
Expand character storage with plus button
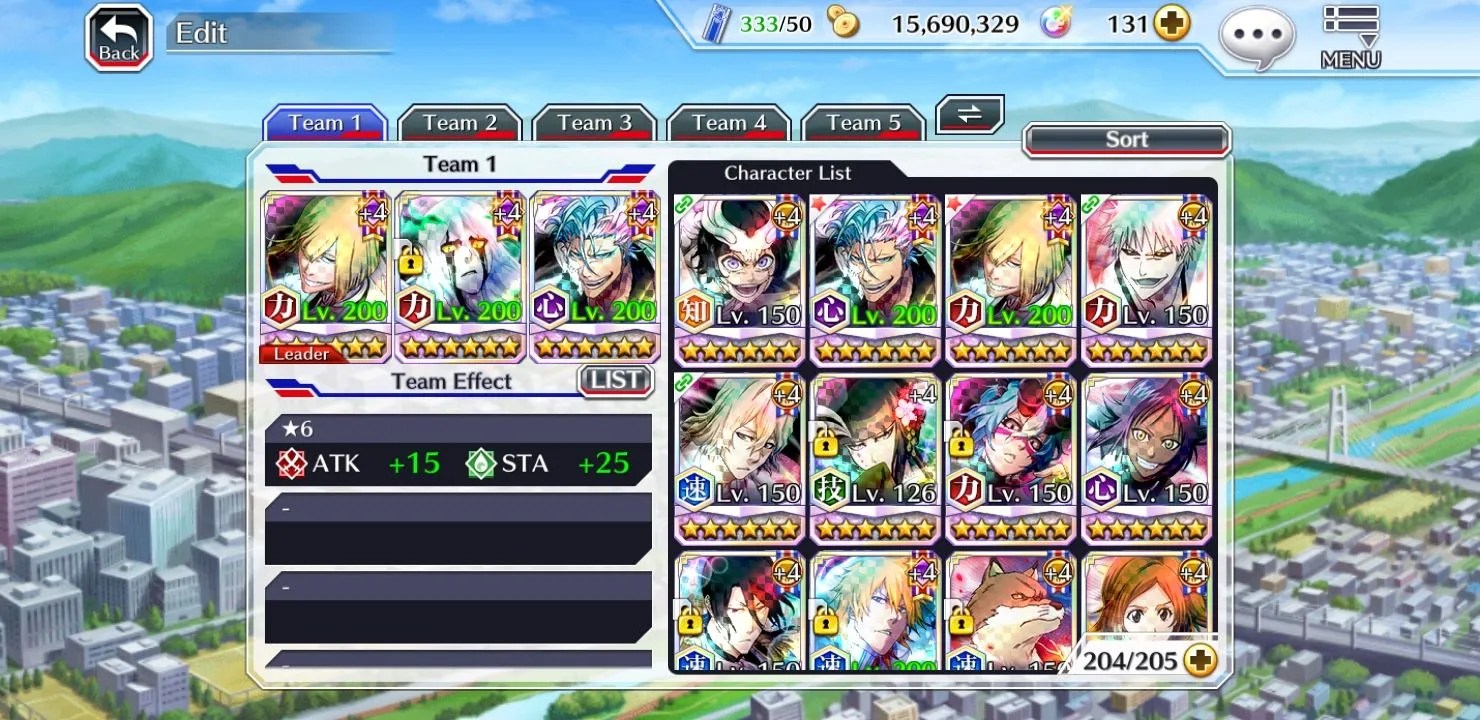1199,660
